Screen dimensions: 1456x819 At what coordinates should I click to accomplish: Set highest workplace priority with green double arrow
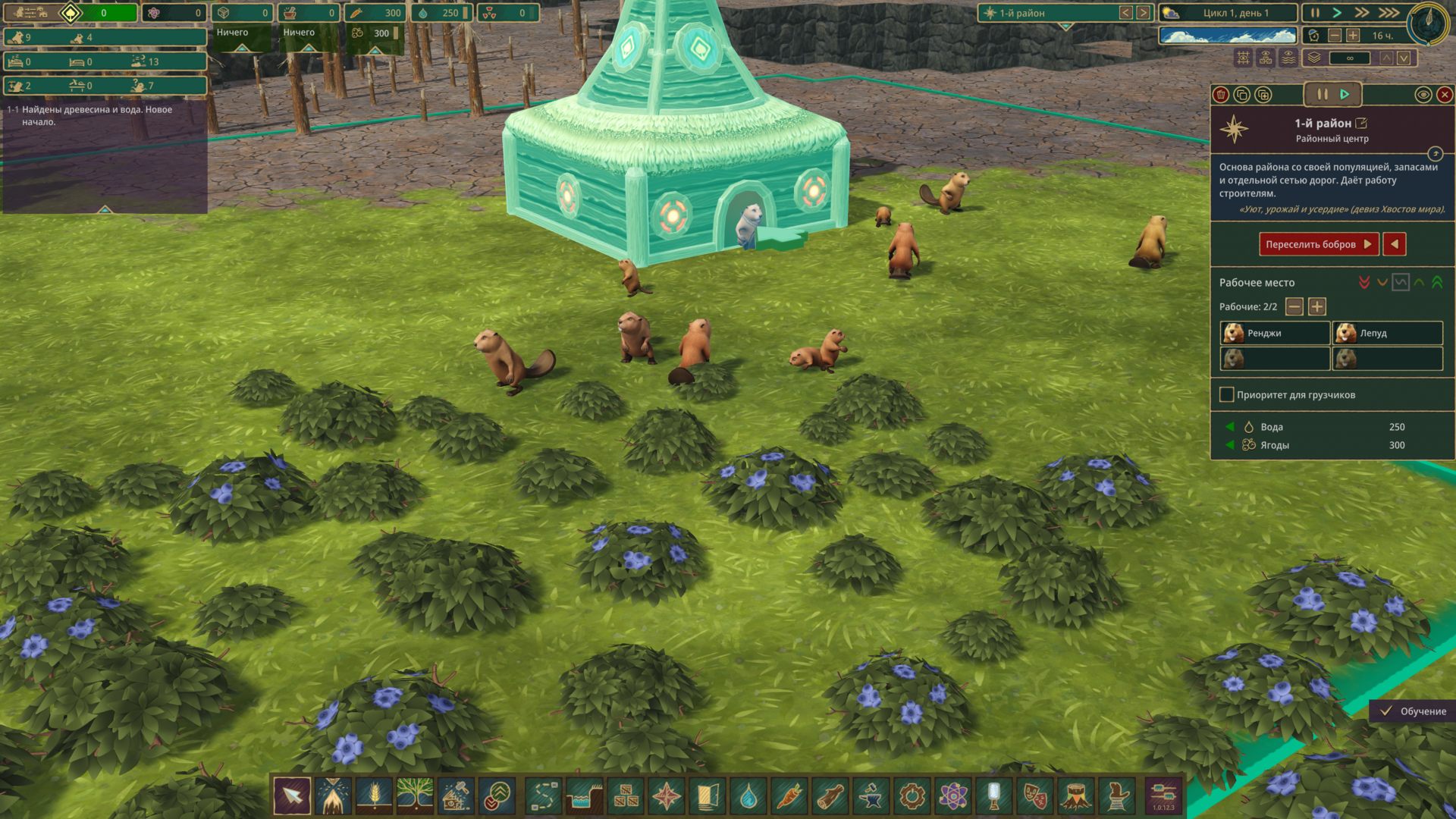point(1437,283)
